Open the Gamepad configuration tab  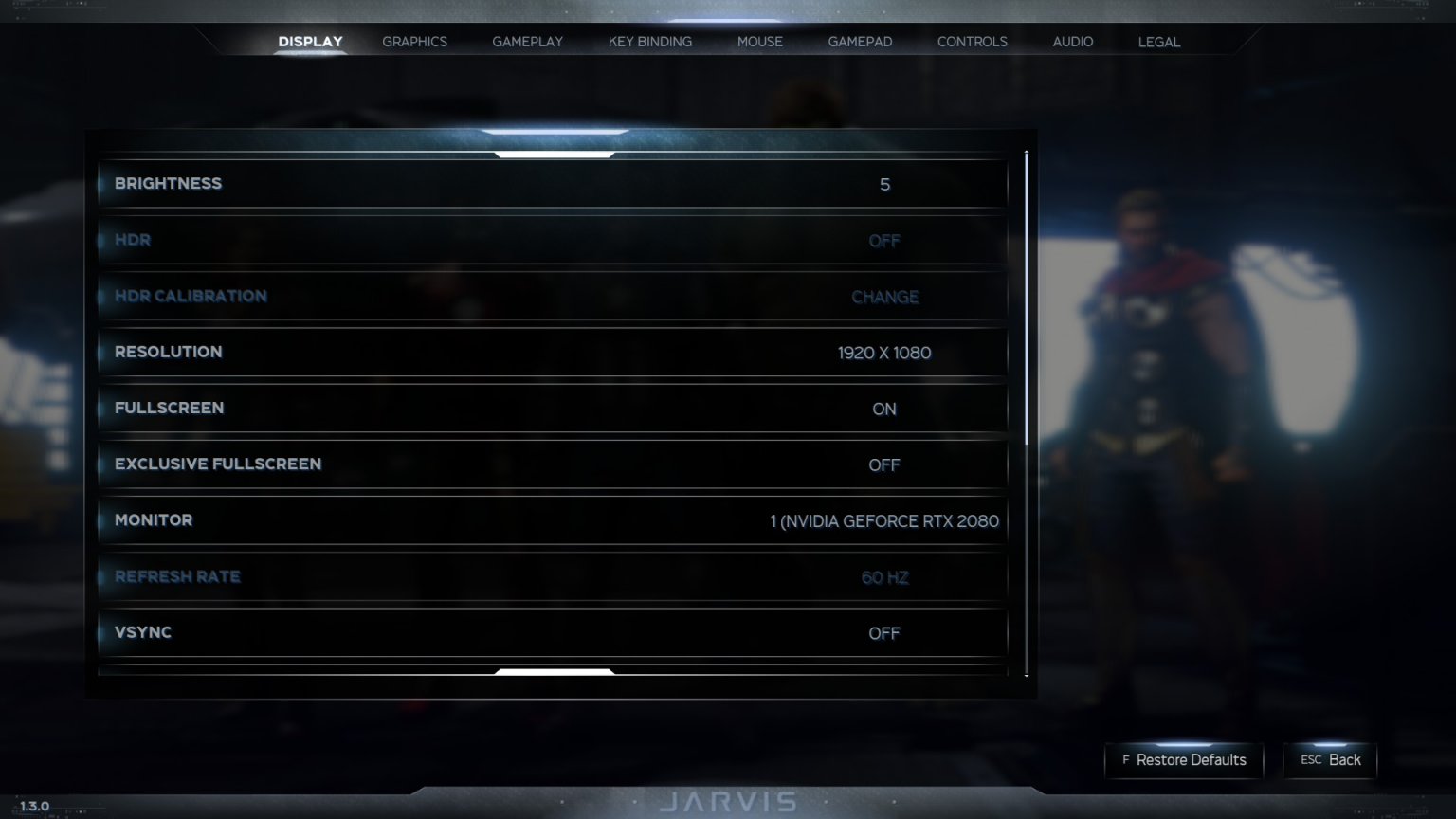[x=860, y=41]
